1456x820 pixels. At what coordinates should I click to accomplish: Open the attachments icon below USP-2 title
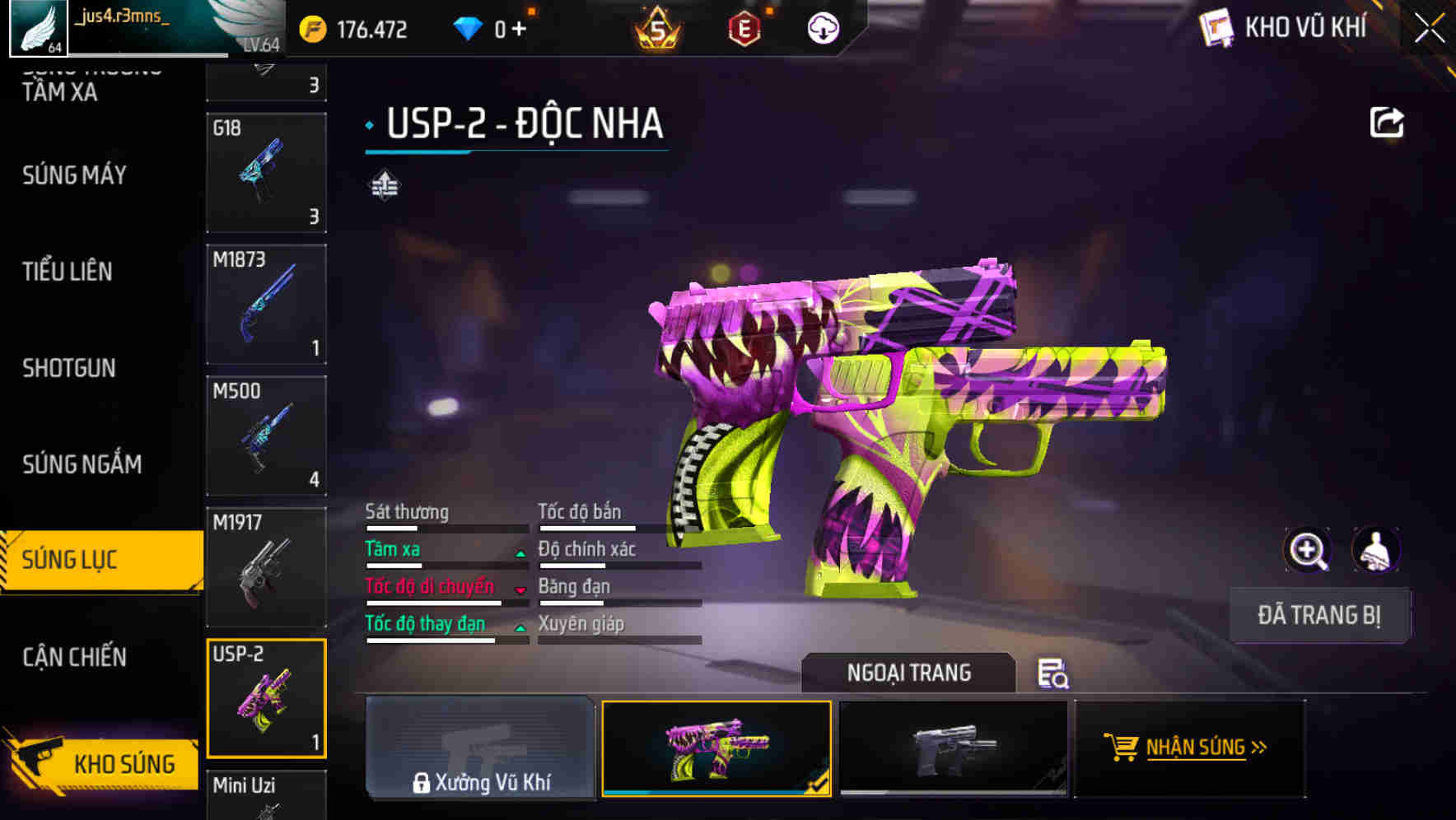coord(383,184)
